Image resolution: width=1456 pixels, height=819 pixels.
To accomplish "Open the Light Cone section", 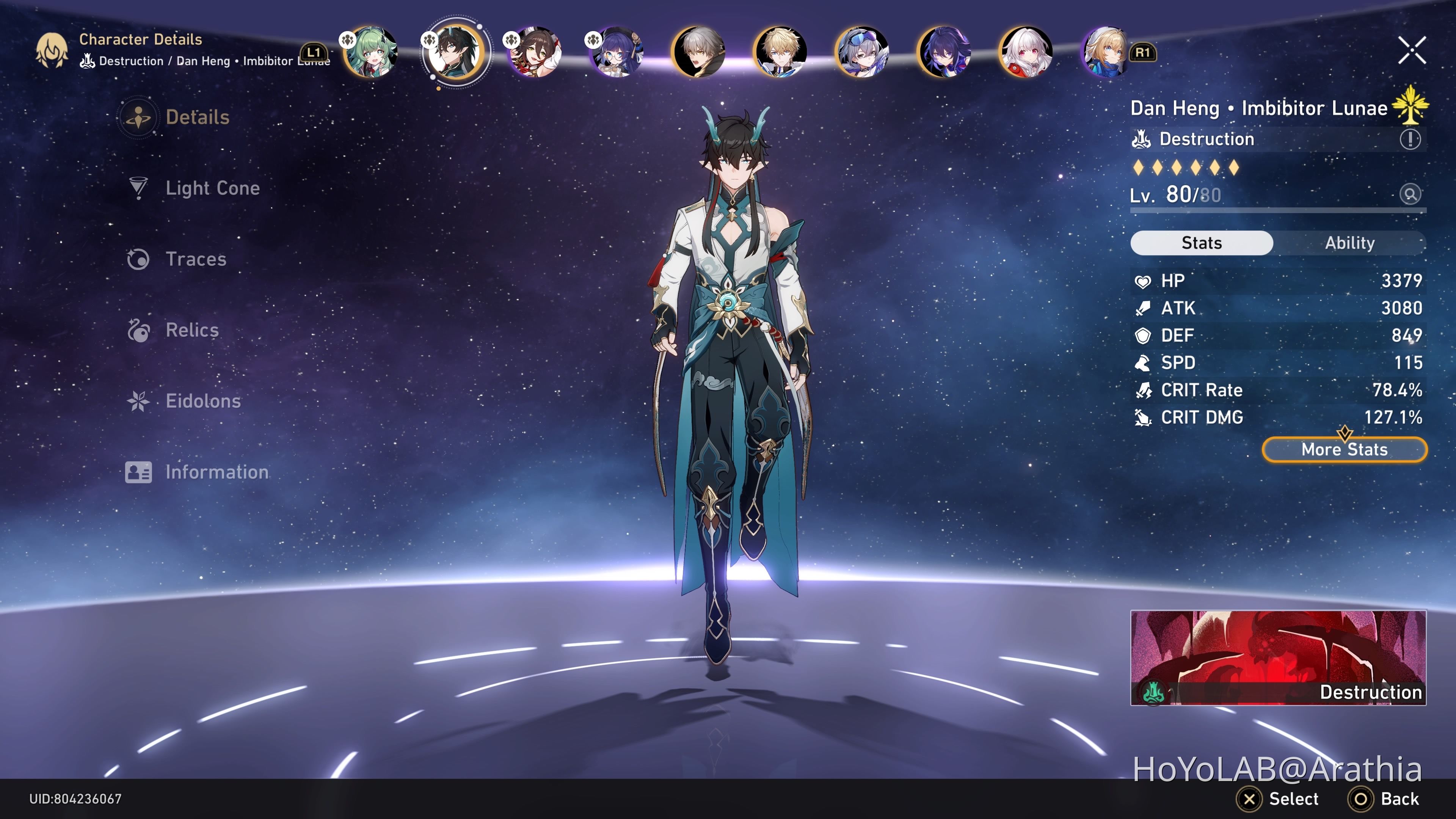I will [x=212, y=188].
